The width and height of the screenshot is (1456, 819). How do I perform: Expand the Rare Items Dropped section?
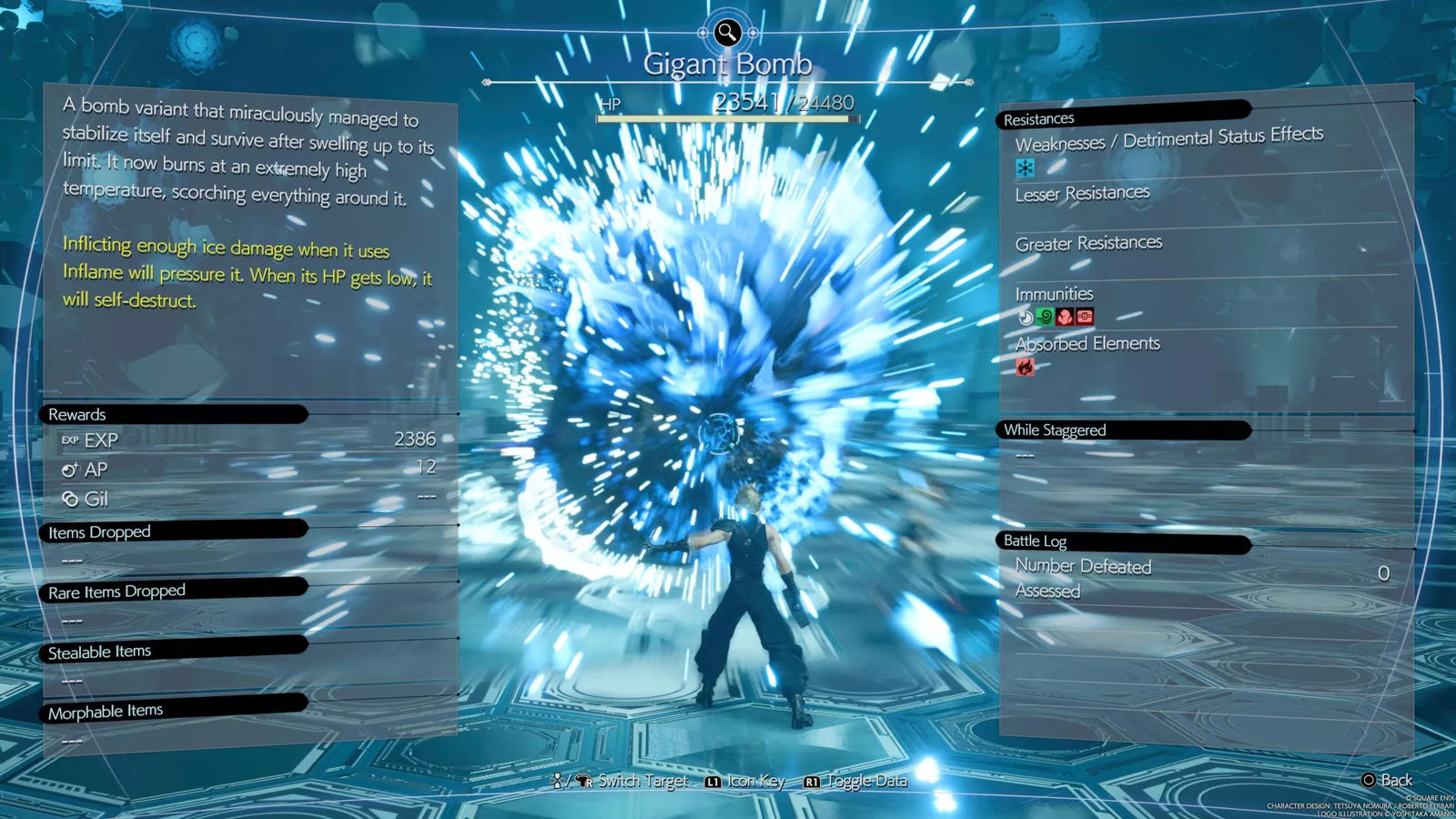(x=116, y=591)
